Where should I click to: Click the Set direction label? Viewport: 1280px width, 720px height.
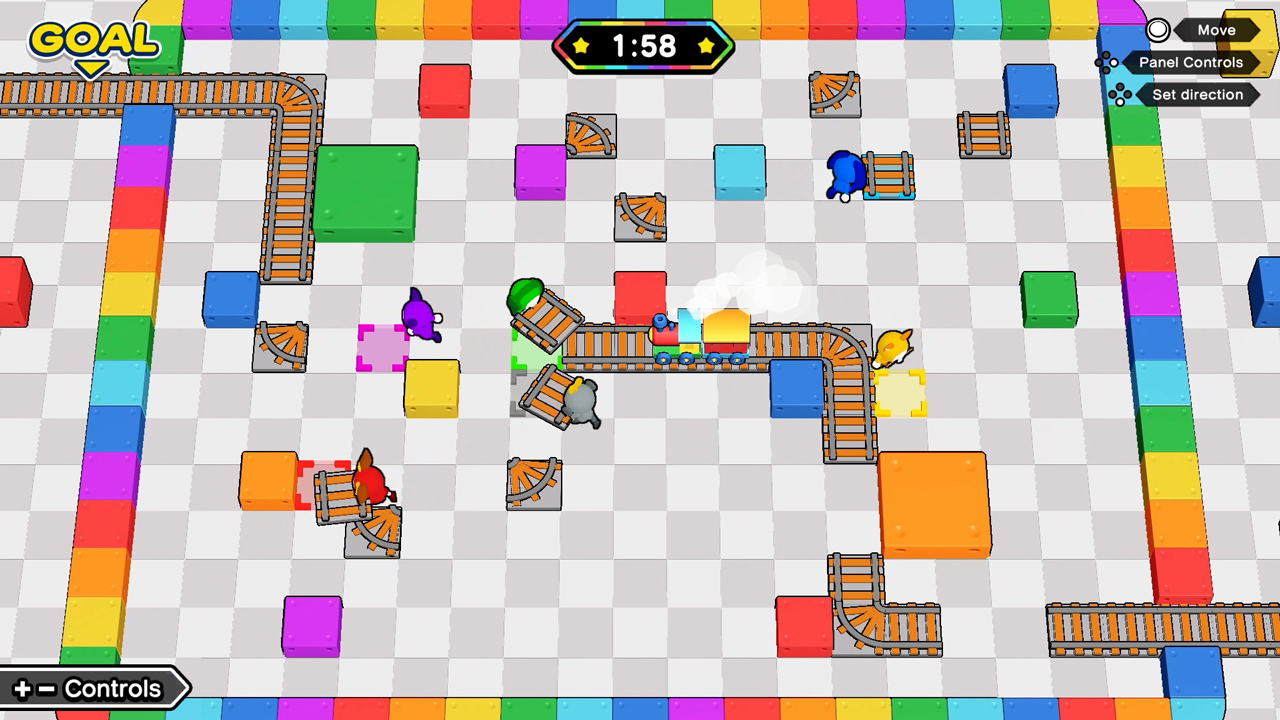click(x=1197, y=94)
